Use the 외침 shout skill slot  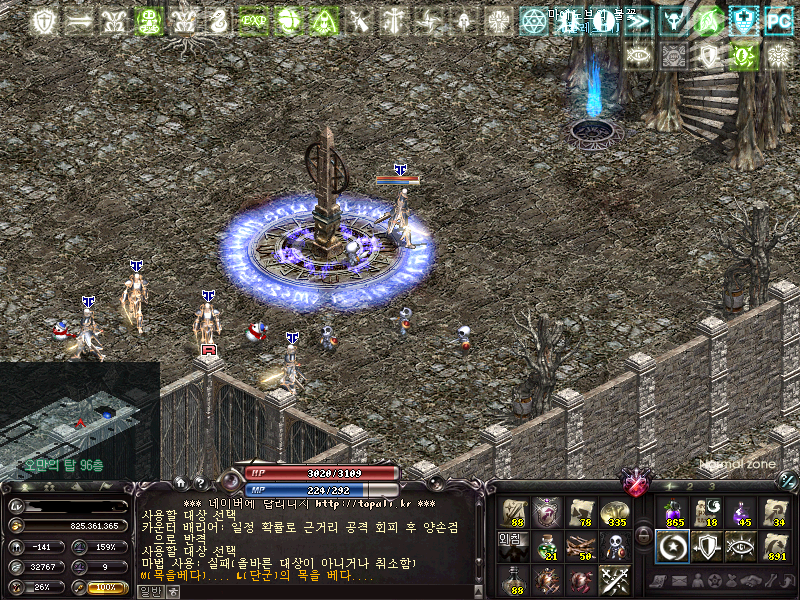(512, 546)
